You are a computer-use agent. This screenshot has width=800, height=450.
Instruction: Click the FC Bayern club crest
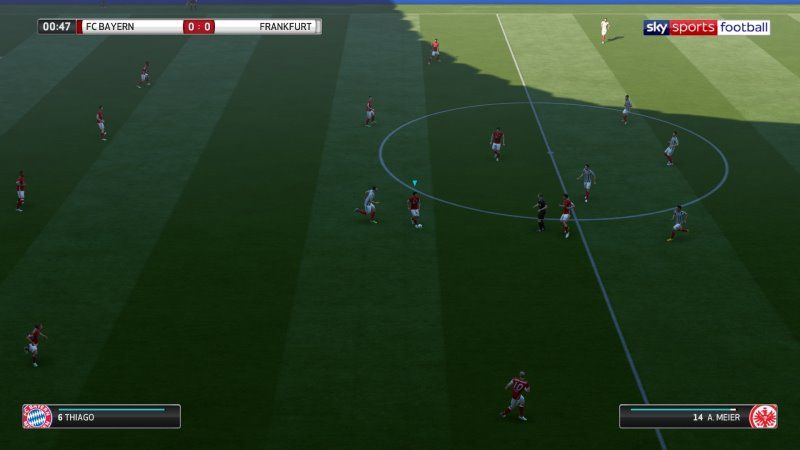[37, 416]
